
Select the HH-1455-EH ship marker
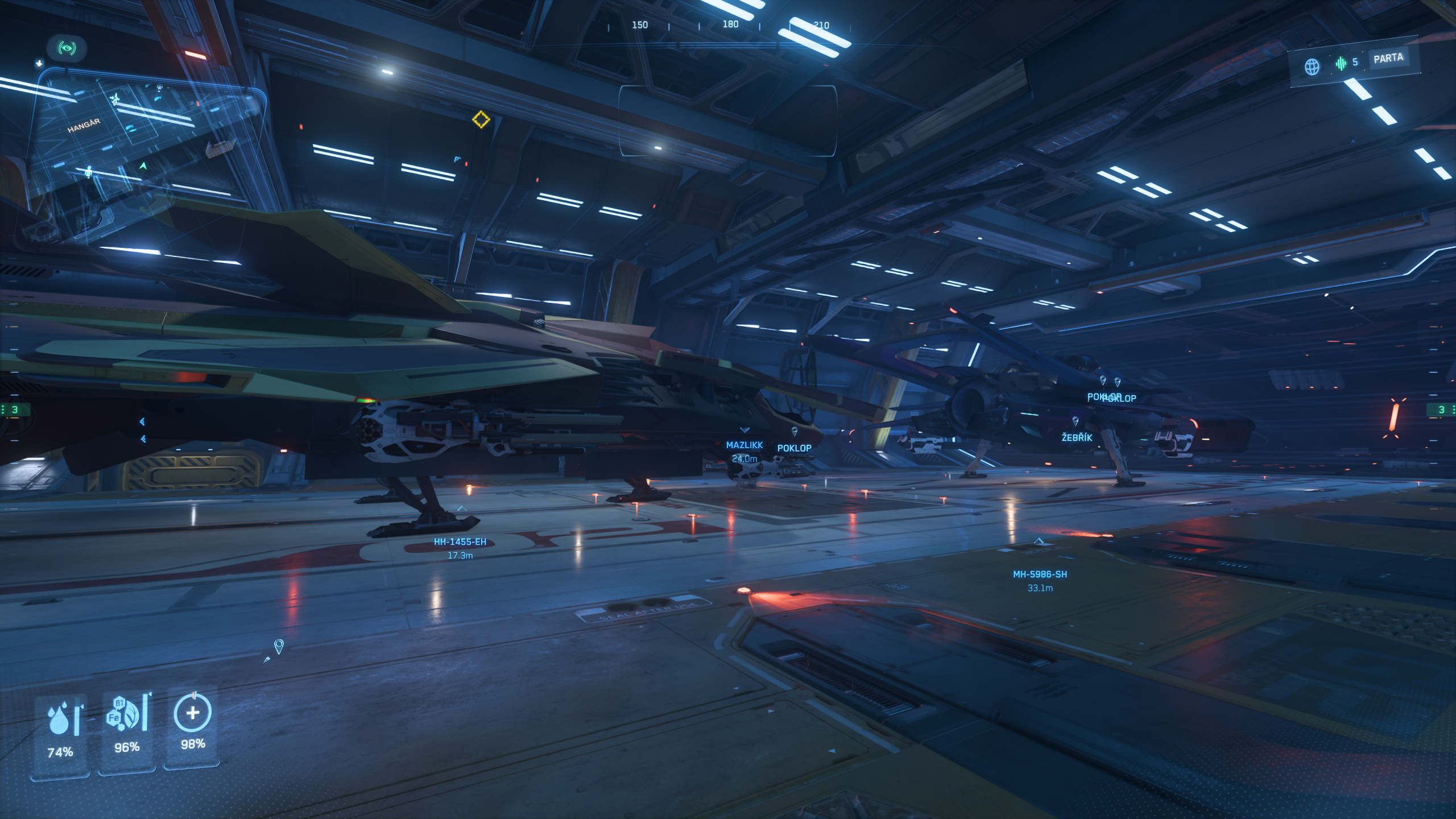click(460, 542)
